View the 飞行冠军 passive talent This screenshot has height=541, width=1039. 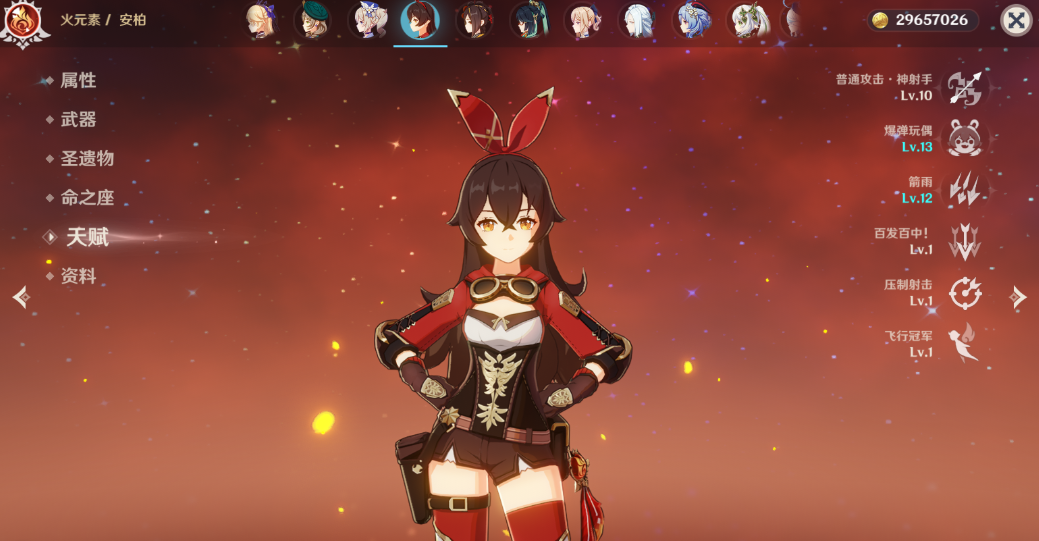click(965, 344)
